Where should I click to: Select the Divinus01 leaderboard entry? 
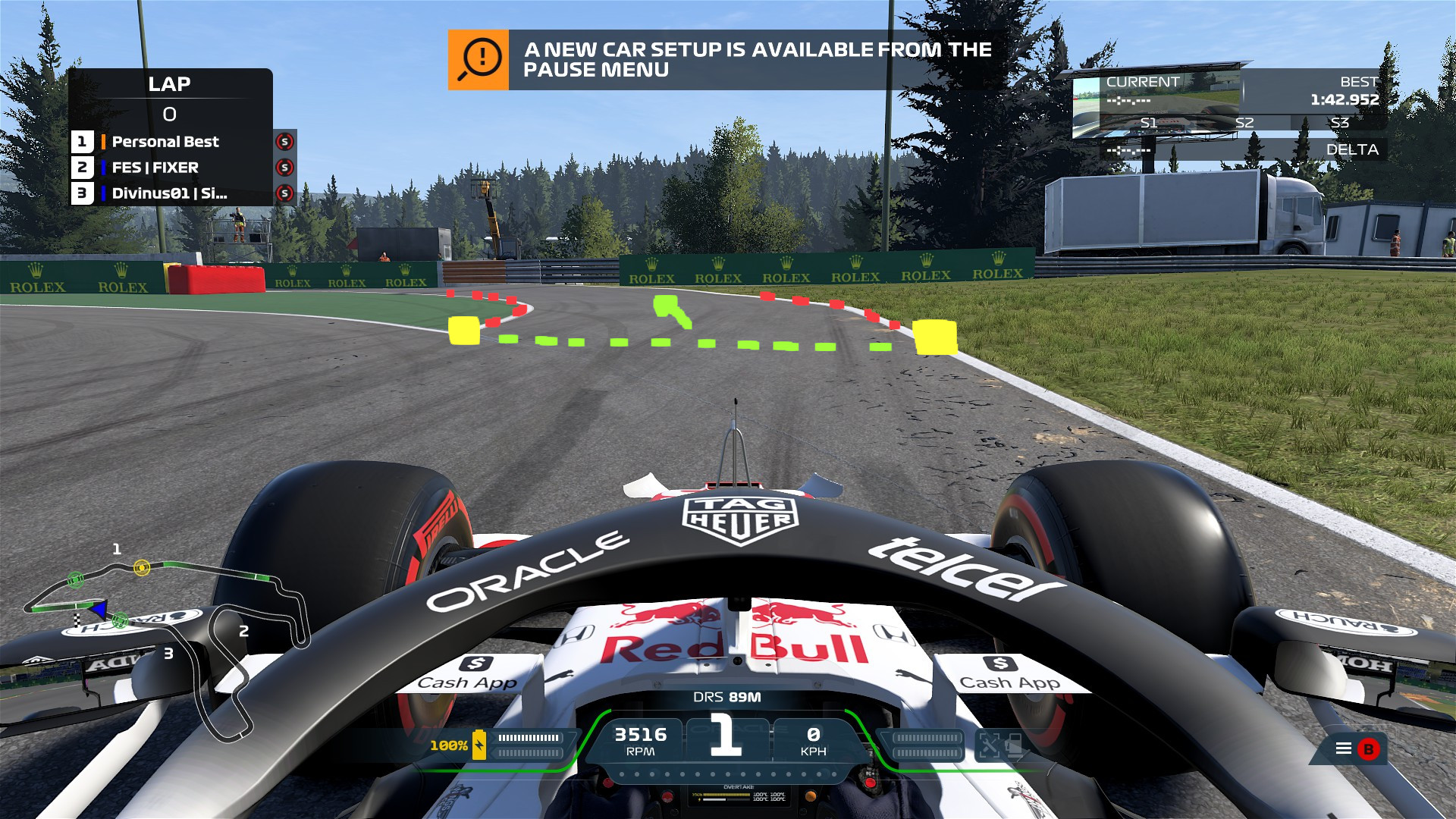[x=169, y=193]
